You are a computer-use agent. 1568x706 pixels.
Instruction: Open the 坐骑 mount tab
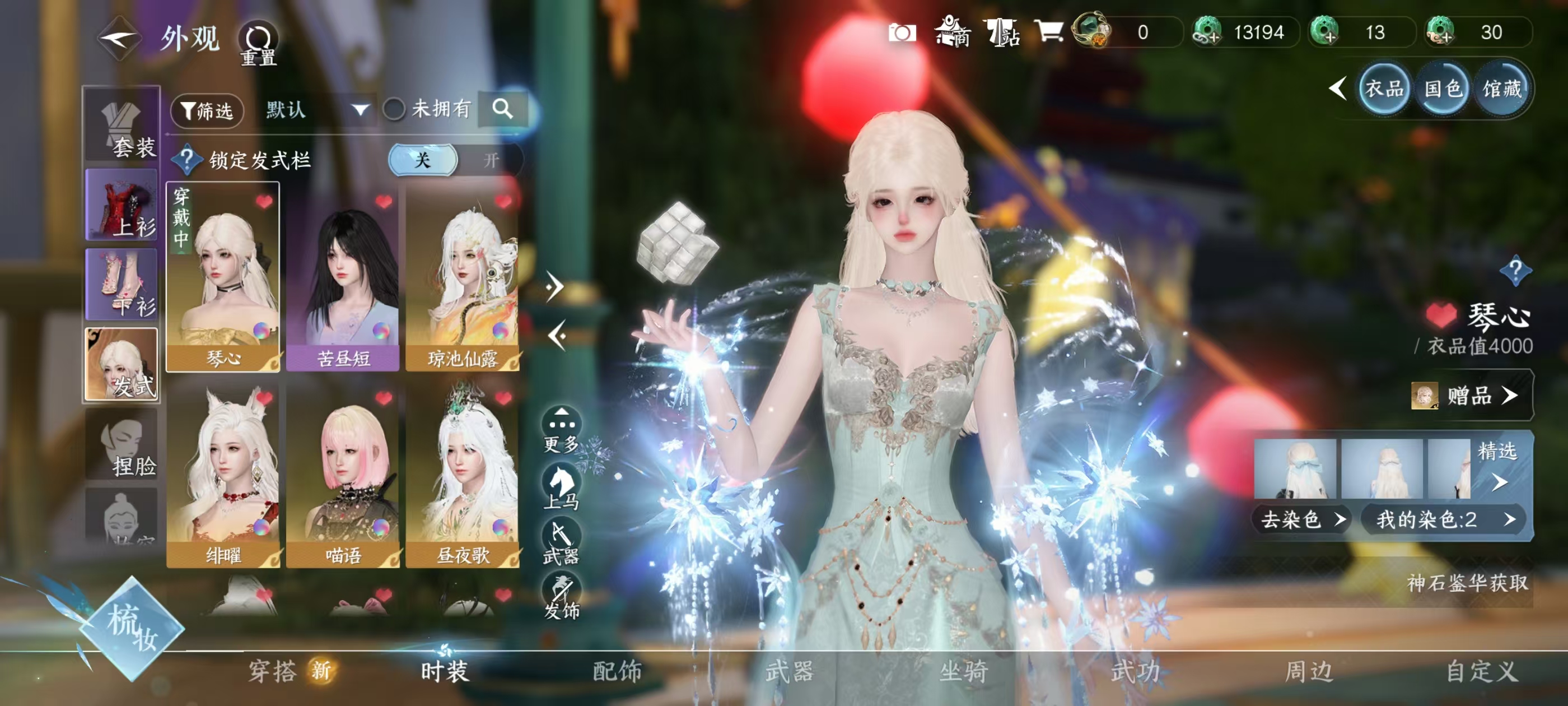point(962,671)
